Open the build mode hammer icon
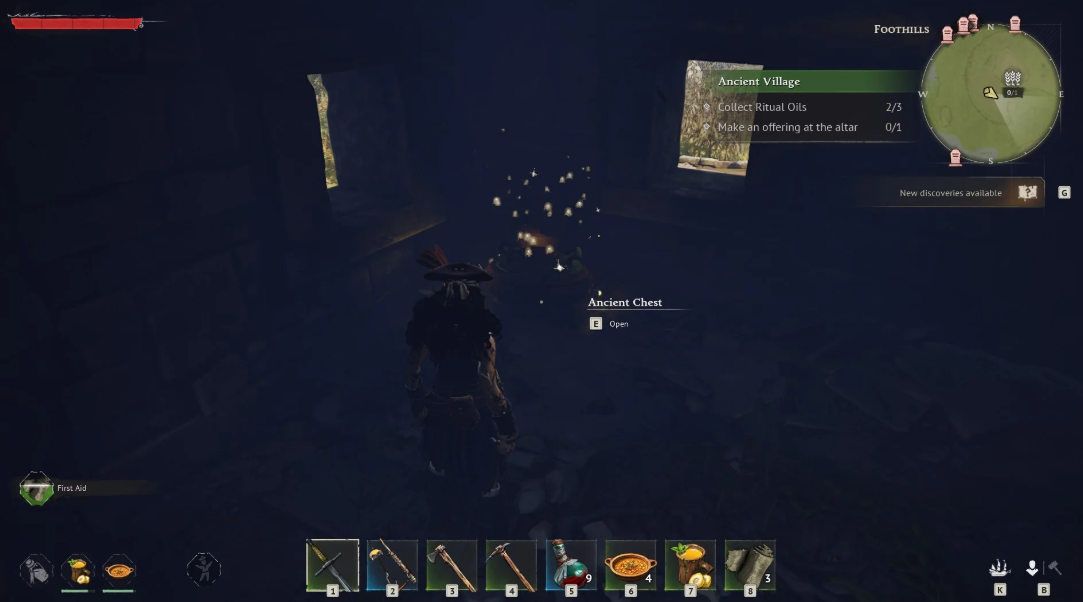The height and width of the screenshot is (602, 1083). point(1053,569)
